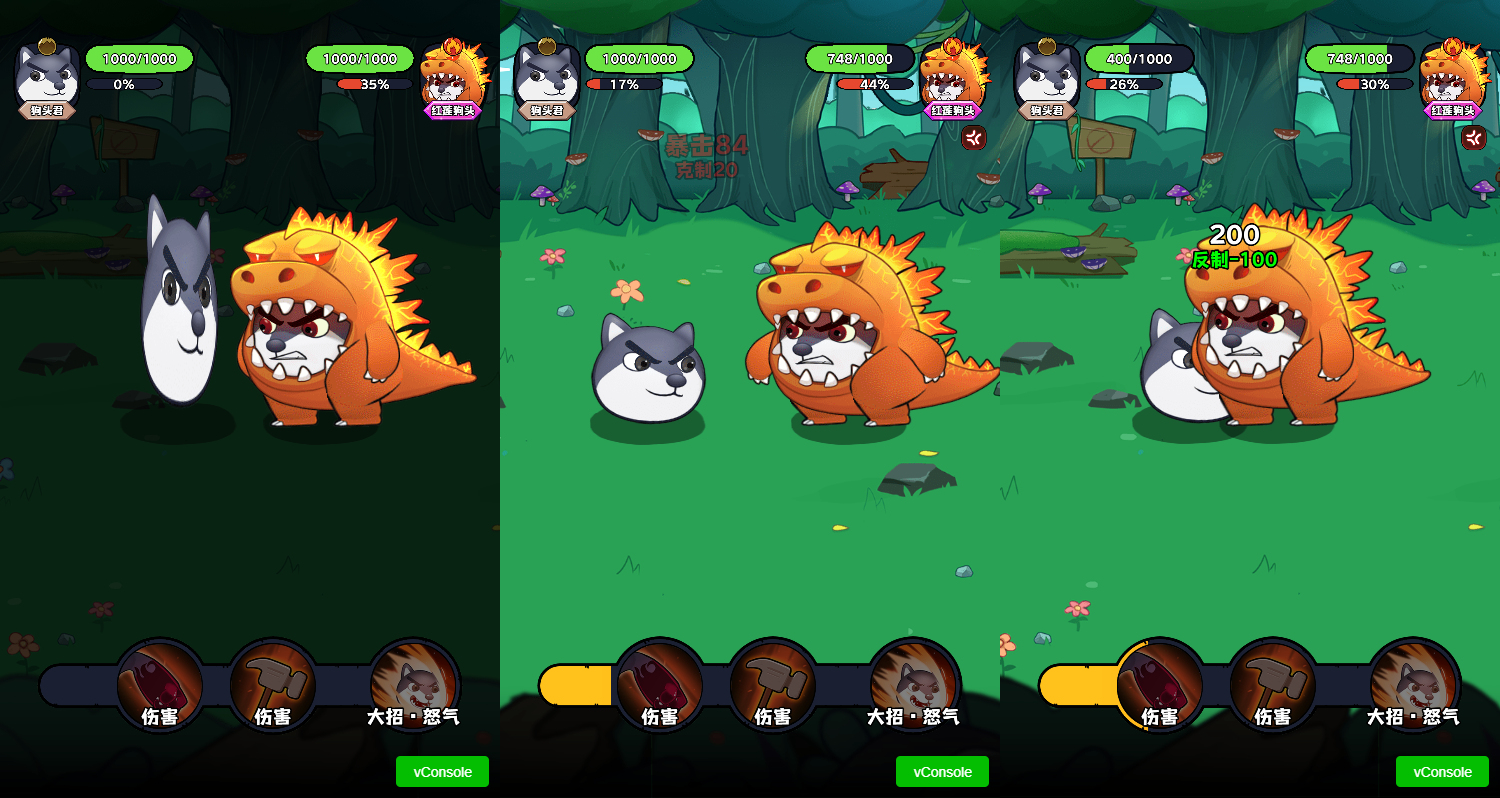Viewport: 1500px width, 798px height.
Task: Cast 大招·怒气 on the screen showing 反制-100
Action: click(x=1414, y=685)
